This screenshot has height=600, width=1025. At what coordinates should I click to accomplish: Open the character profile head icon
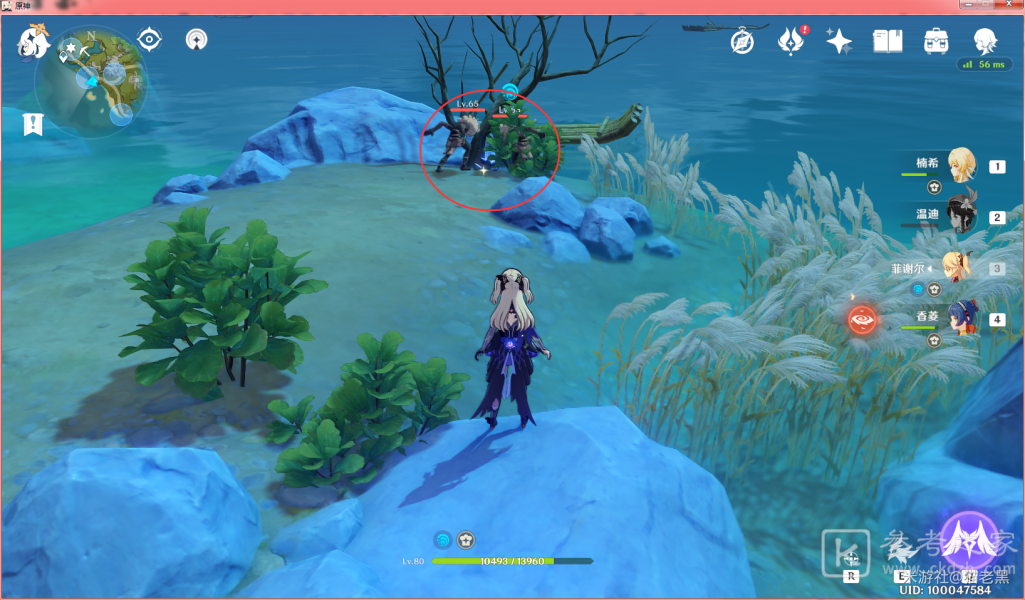pyautogui.click(x=985, y=41)
